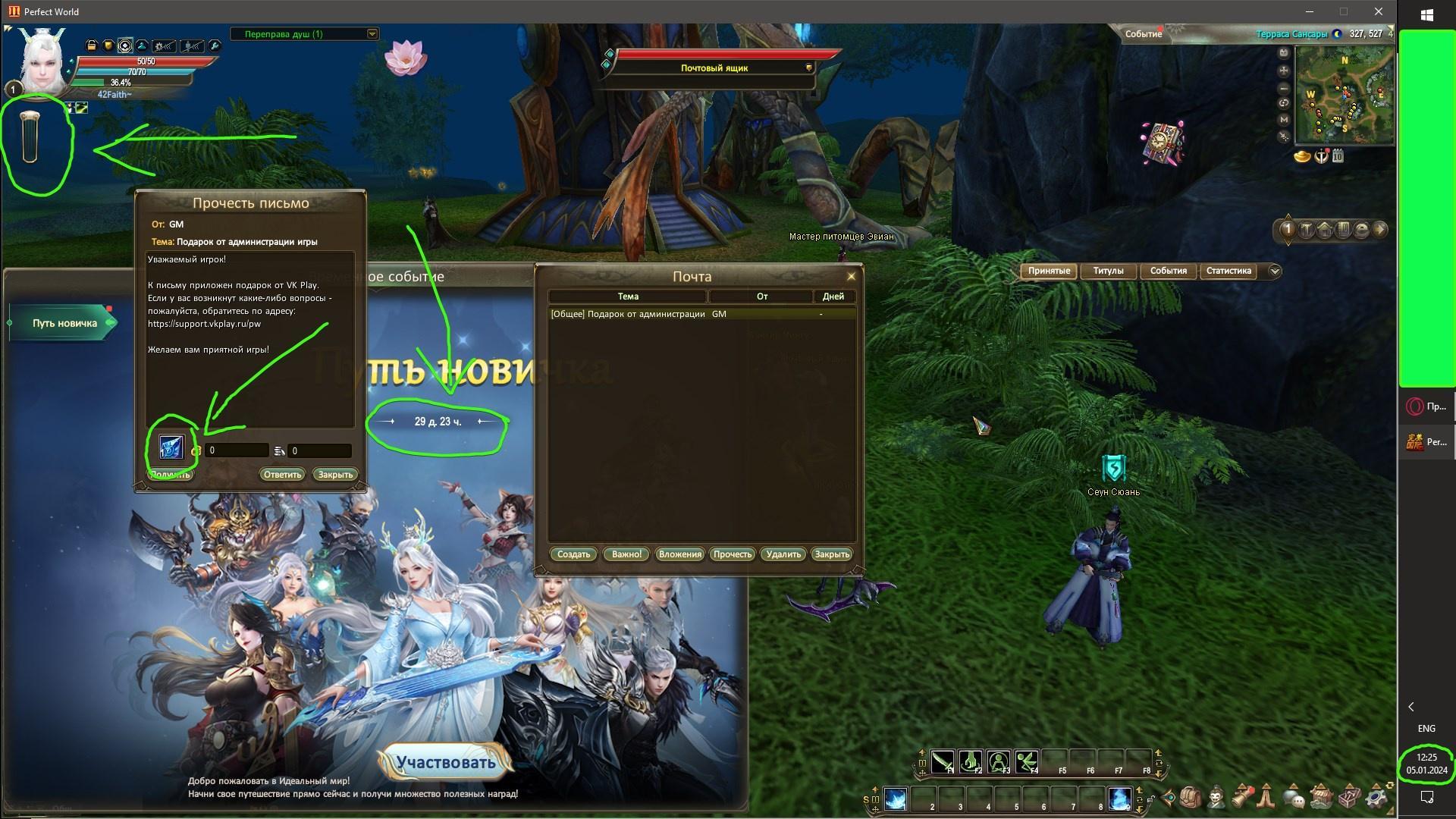This screenshot has height=819, width=1456.
Task: Join the event with Участвовать
Action: pyautogui.click(x=445, y=763)
